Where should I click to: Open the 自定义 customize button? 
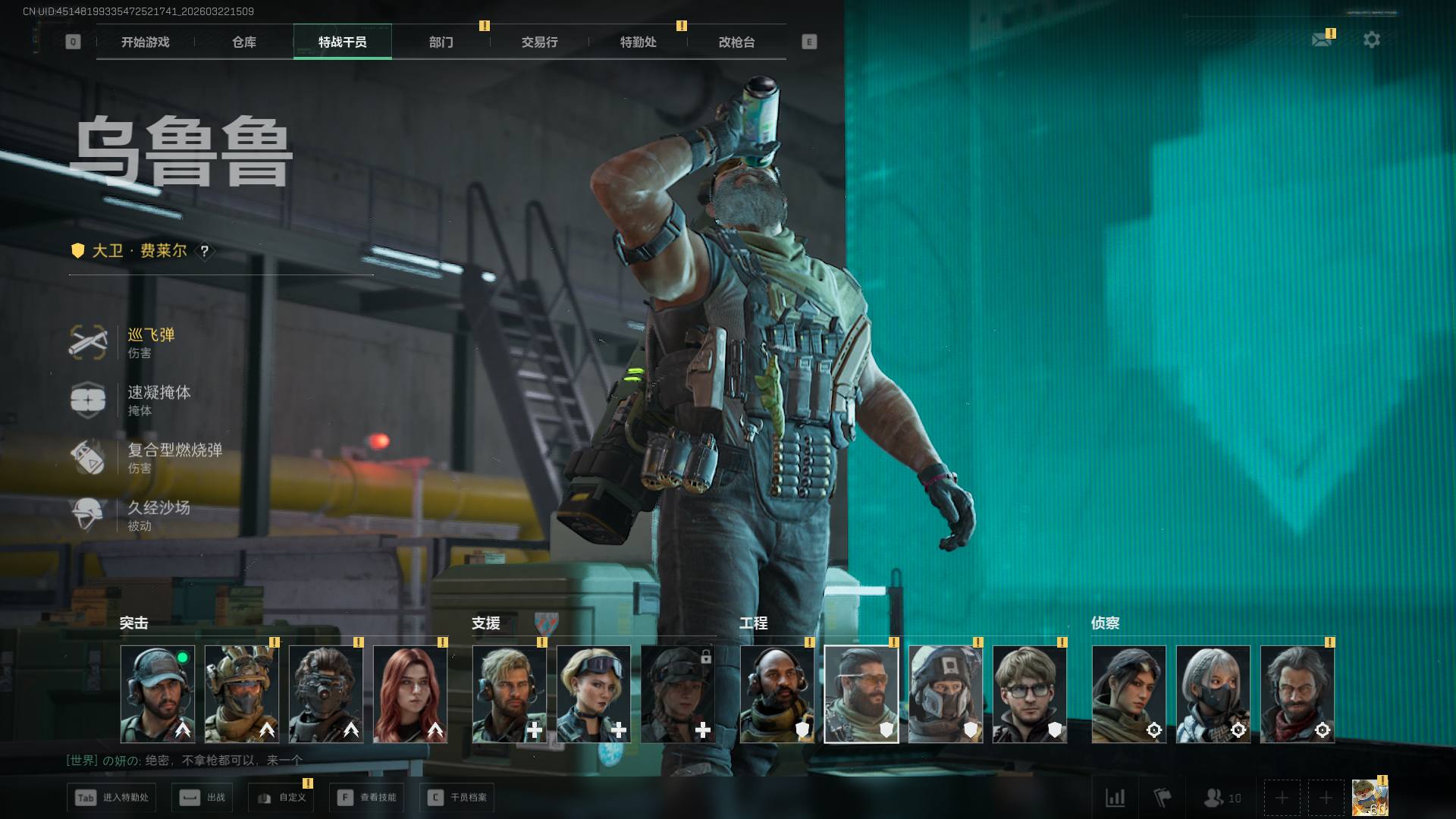[x=281, y=798]
